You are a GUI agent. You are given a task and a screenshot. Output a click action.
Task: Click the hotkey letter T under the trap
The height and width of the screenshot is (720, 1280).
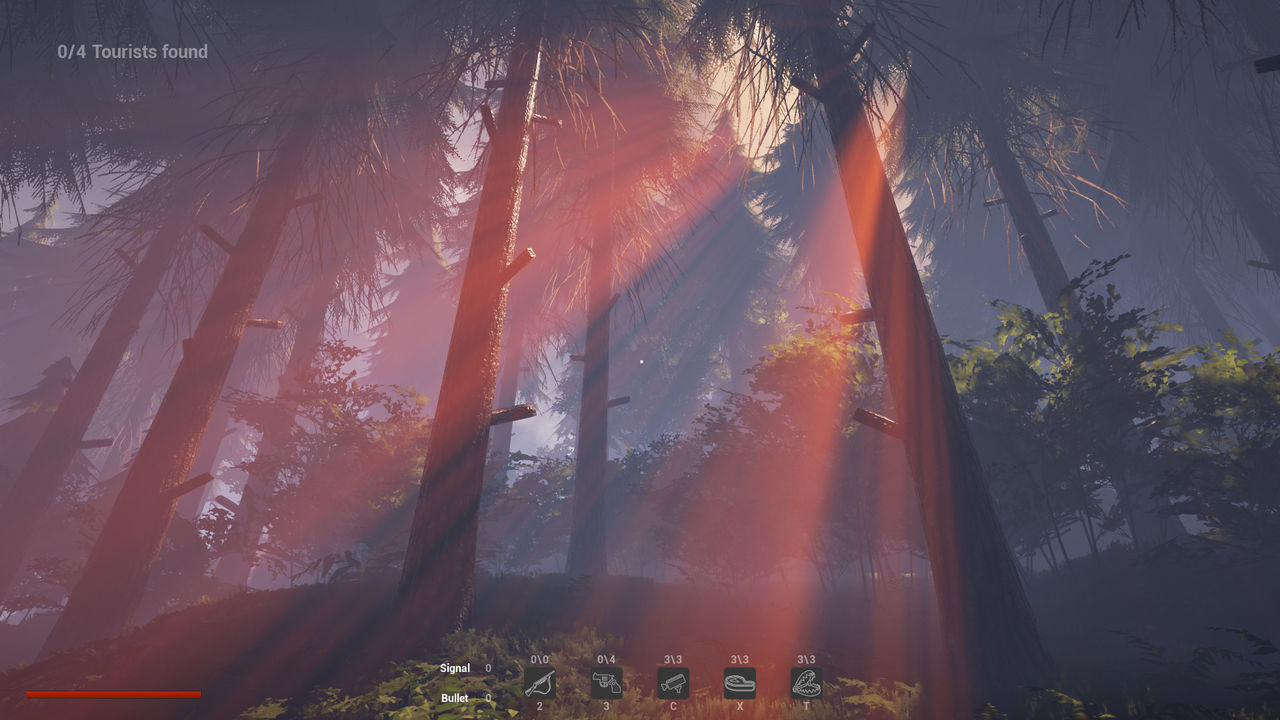tap(805, 707)
